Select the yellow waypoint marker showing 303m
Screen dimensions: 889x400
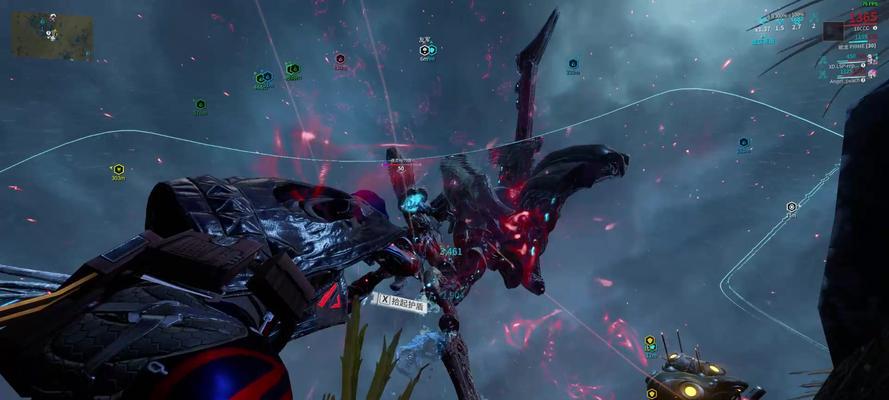click(x=118, y=169)
